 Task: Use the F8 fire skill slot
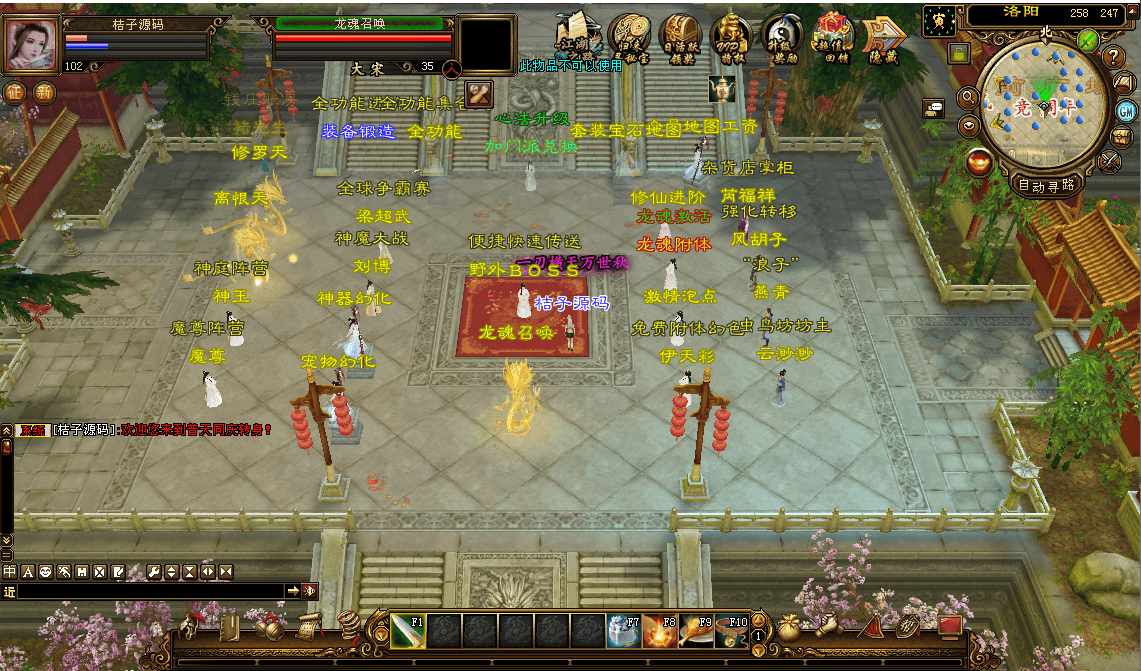661,632
